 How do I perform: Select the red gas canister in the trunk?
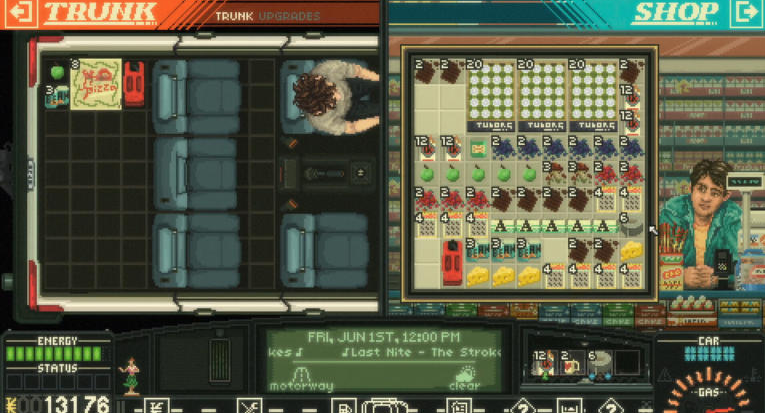[x=134, y=84]
